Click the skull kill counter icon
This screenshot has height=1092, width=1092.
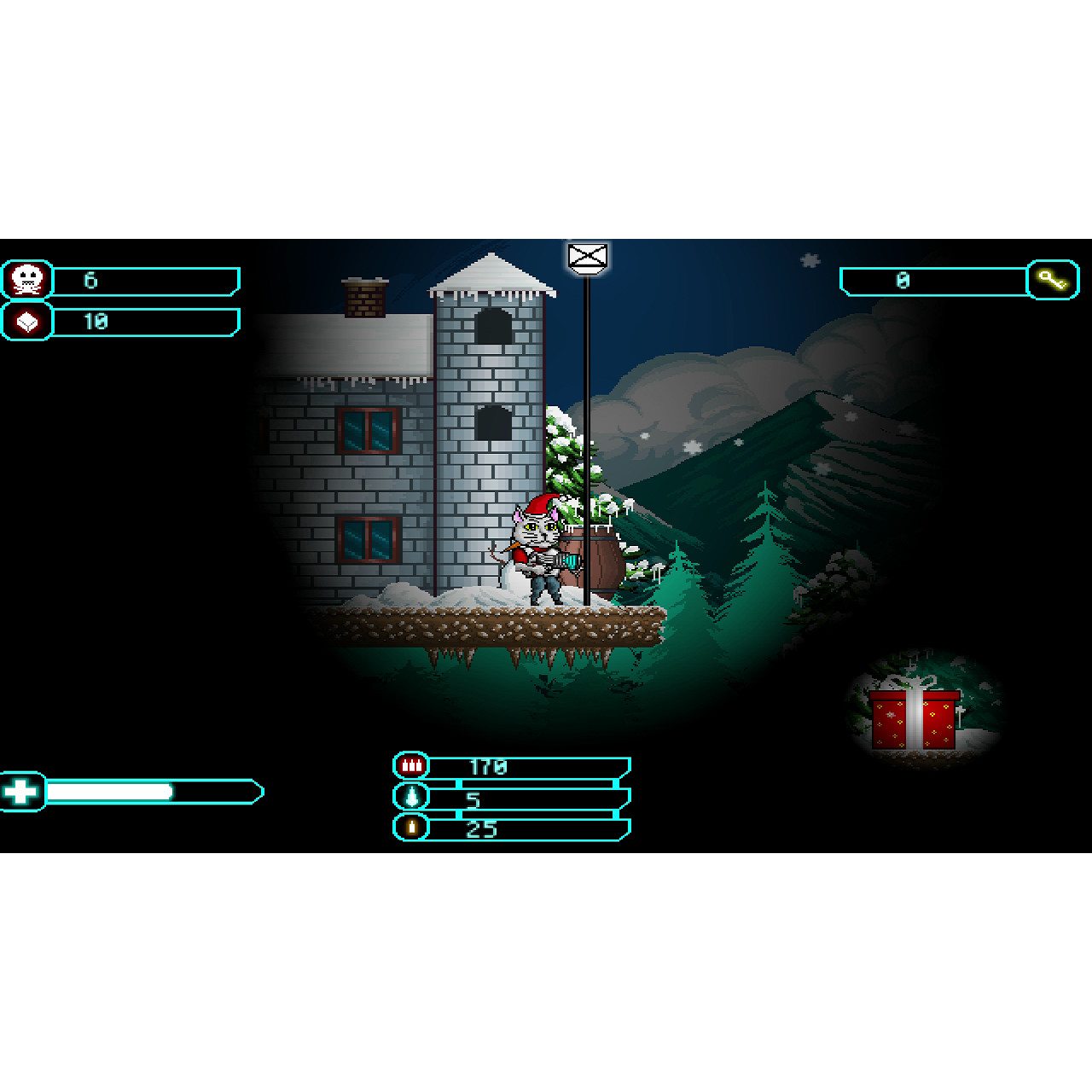(x=26, y=280)
